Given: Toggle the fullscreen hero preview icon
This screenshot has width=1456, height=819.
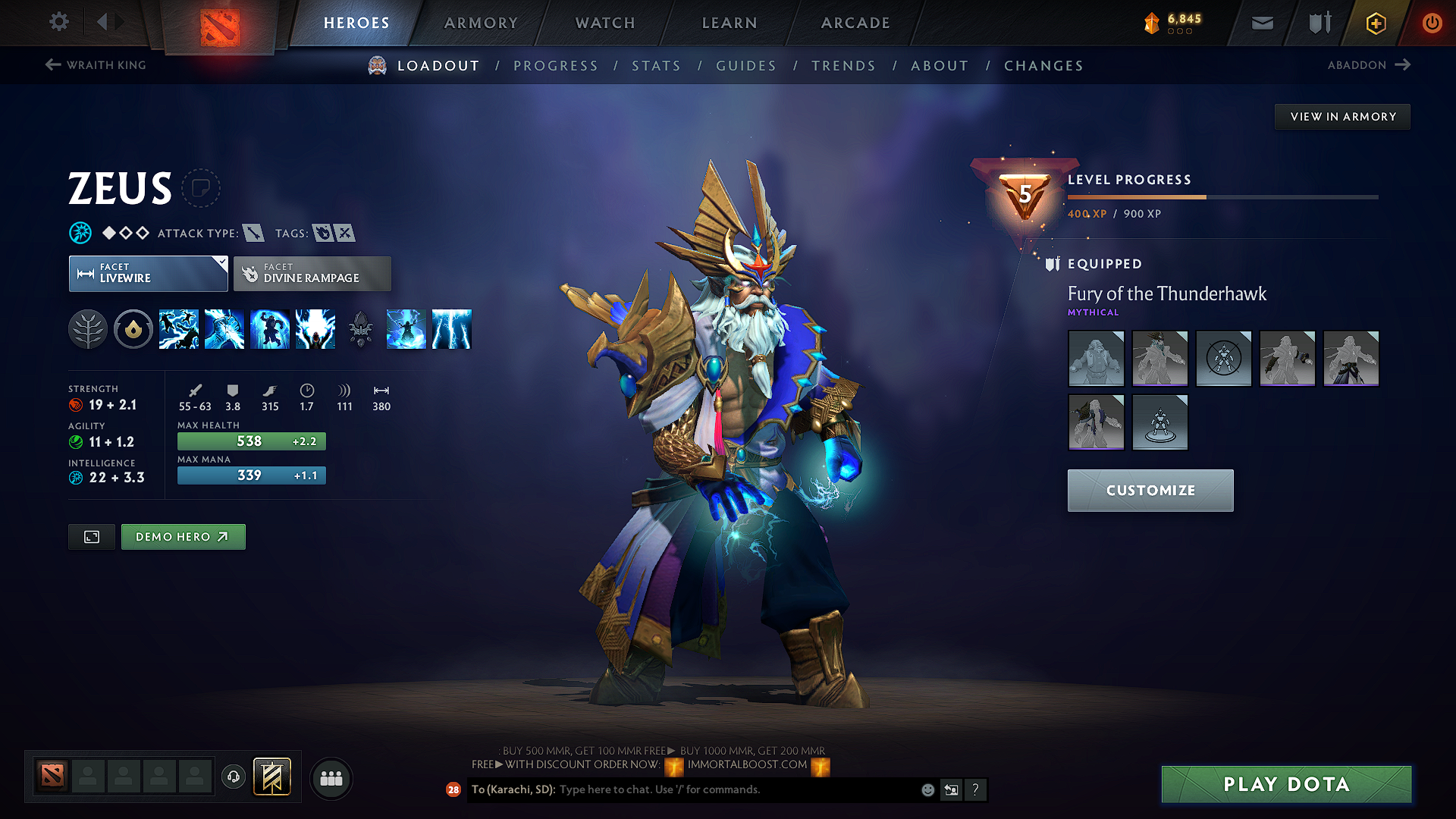Looking at the screenshot, I should pyautogui.click(x=91, y=536).
